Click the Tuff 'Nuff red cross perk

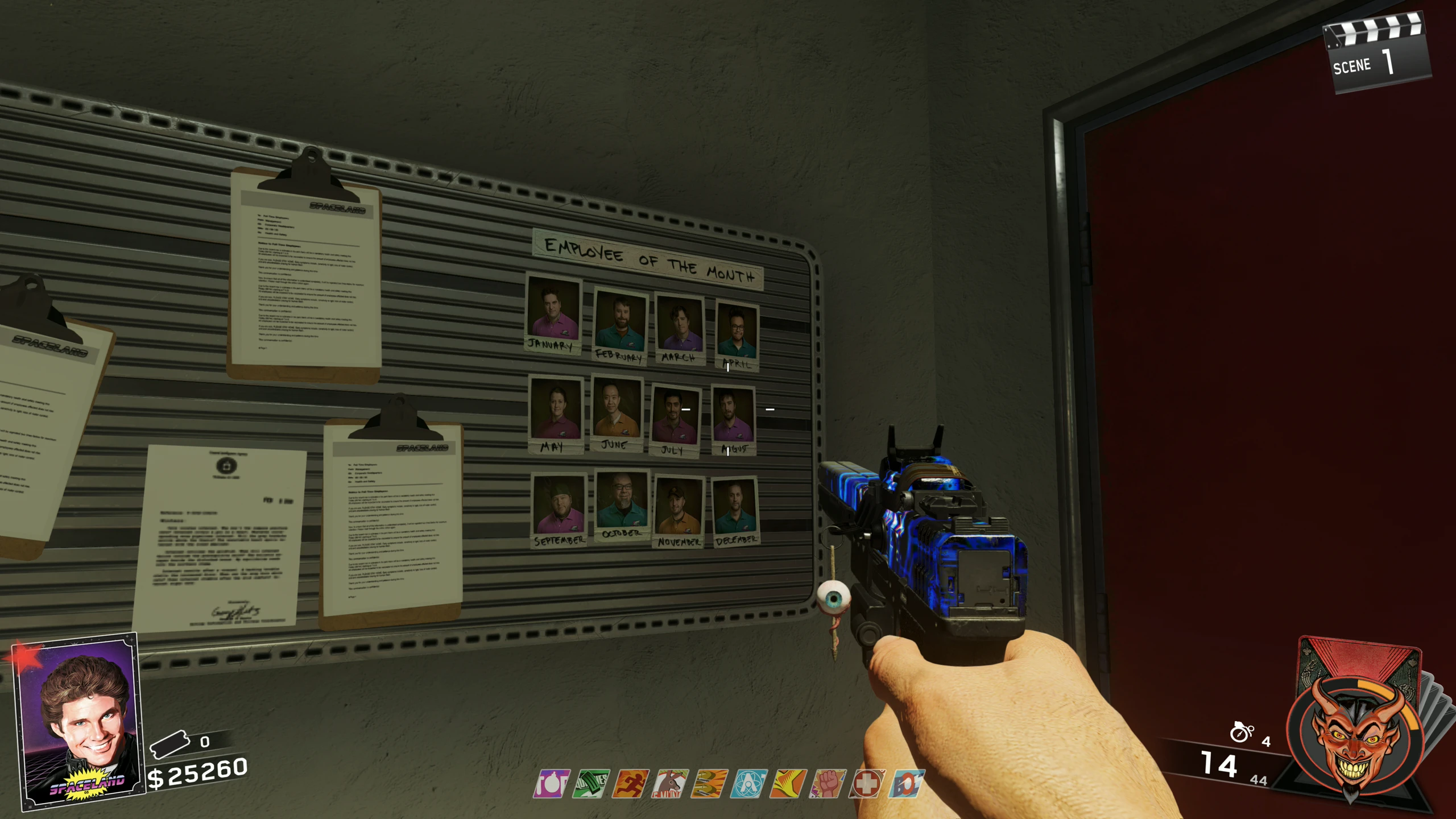867,784
